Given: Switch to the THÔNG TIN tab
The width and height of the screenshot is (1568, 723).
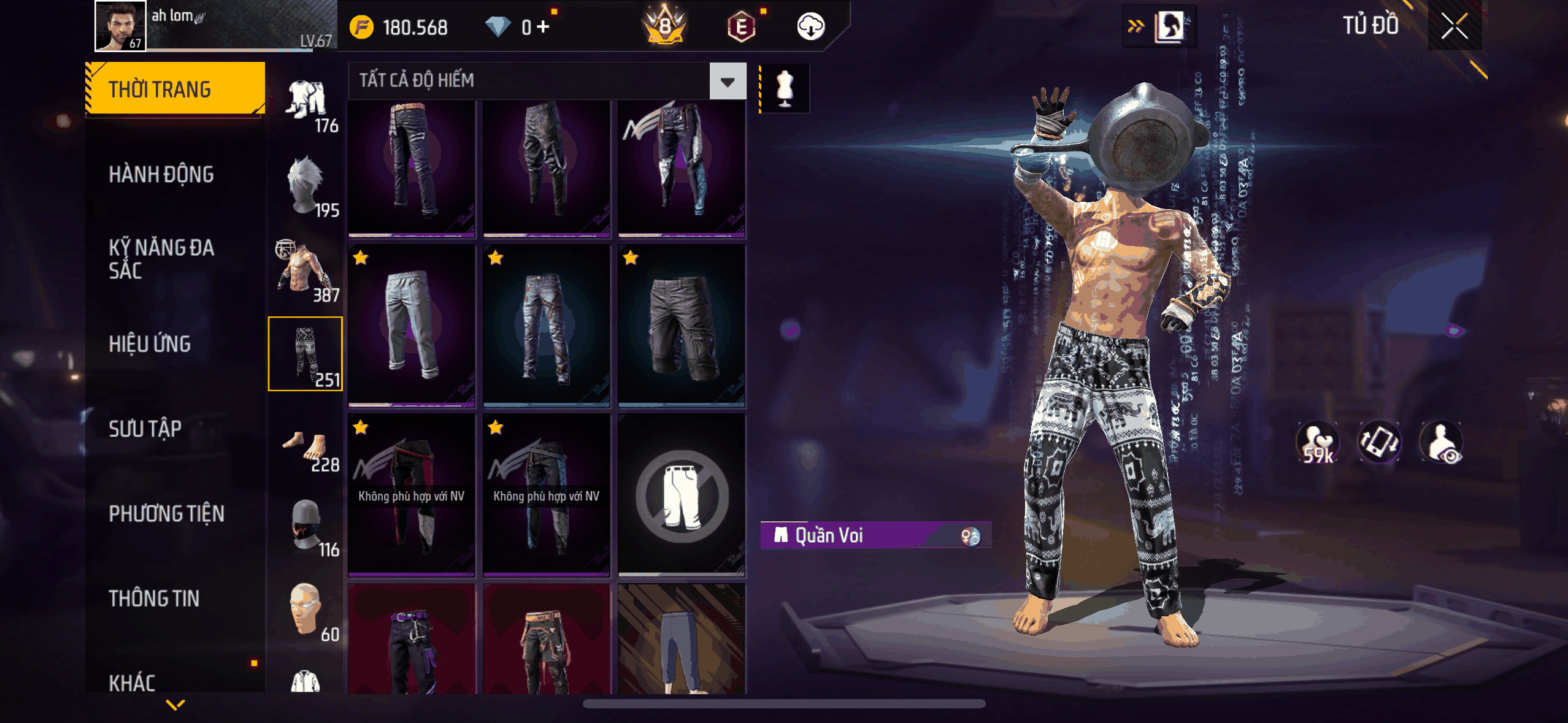Looking at the screenshot, I should coord(154,599).
